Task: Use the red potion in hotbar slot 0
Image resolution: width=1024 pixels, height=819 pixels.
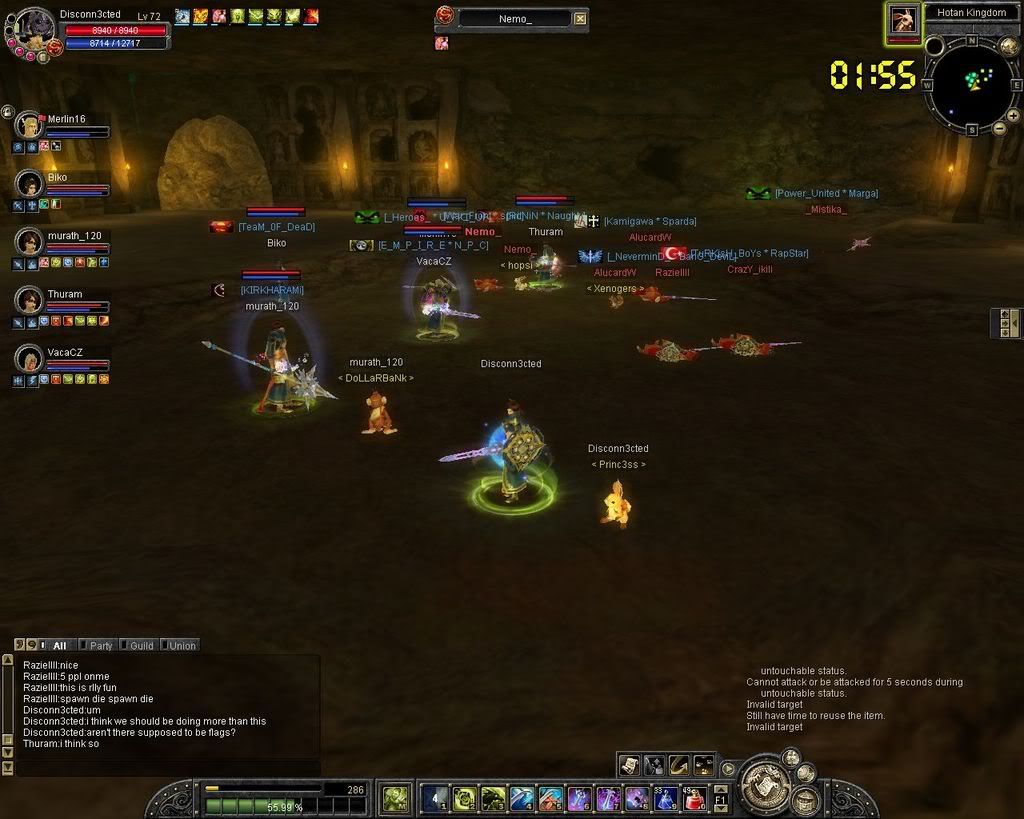Action: (x=695, y=798)
